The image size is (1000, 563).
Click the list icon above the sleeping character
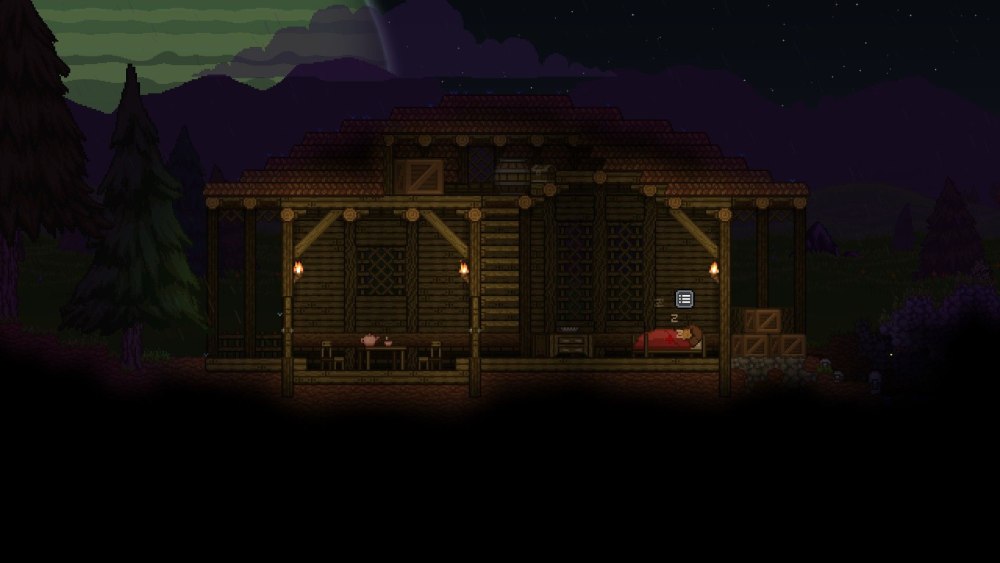tap(685, 298)
